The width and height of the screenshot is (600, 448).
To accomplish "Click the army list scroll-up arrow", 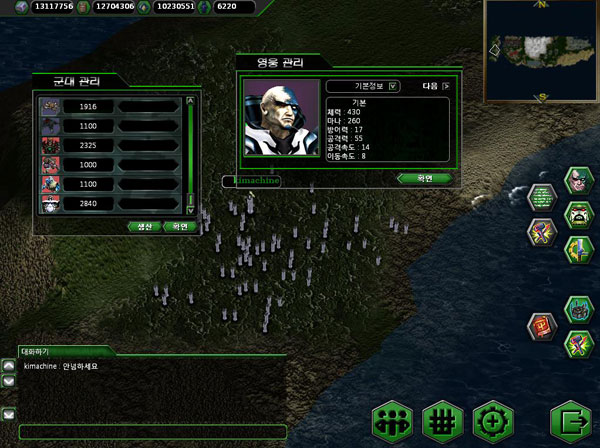I will tap(190, 100).
